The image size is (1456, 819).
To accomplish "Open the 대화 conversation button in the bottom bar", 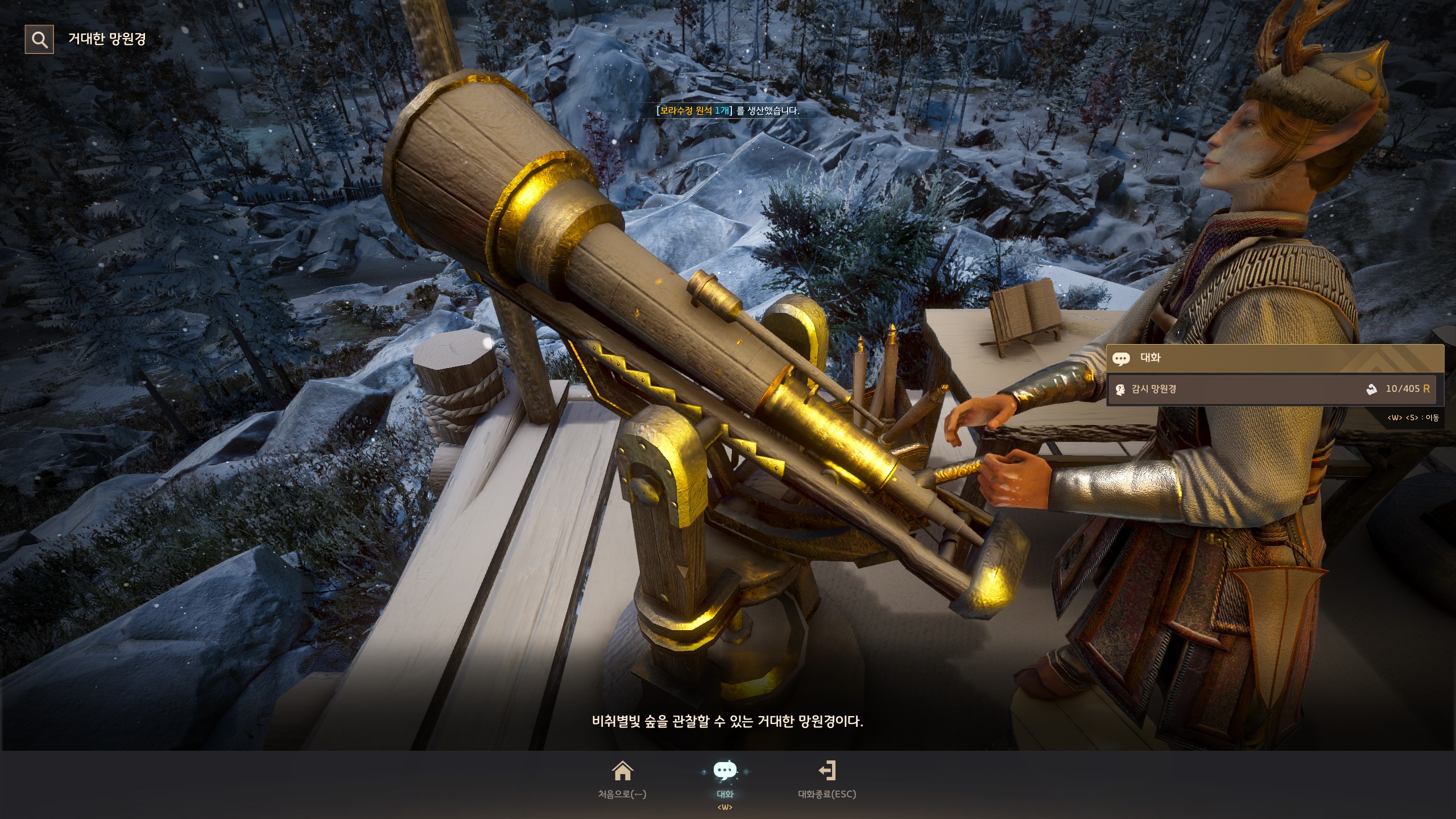I will tap(725, 780).
